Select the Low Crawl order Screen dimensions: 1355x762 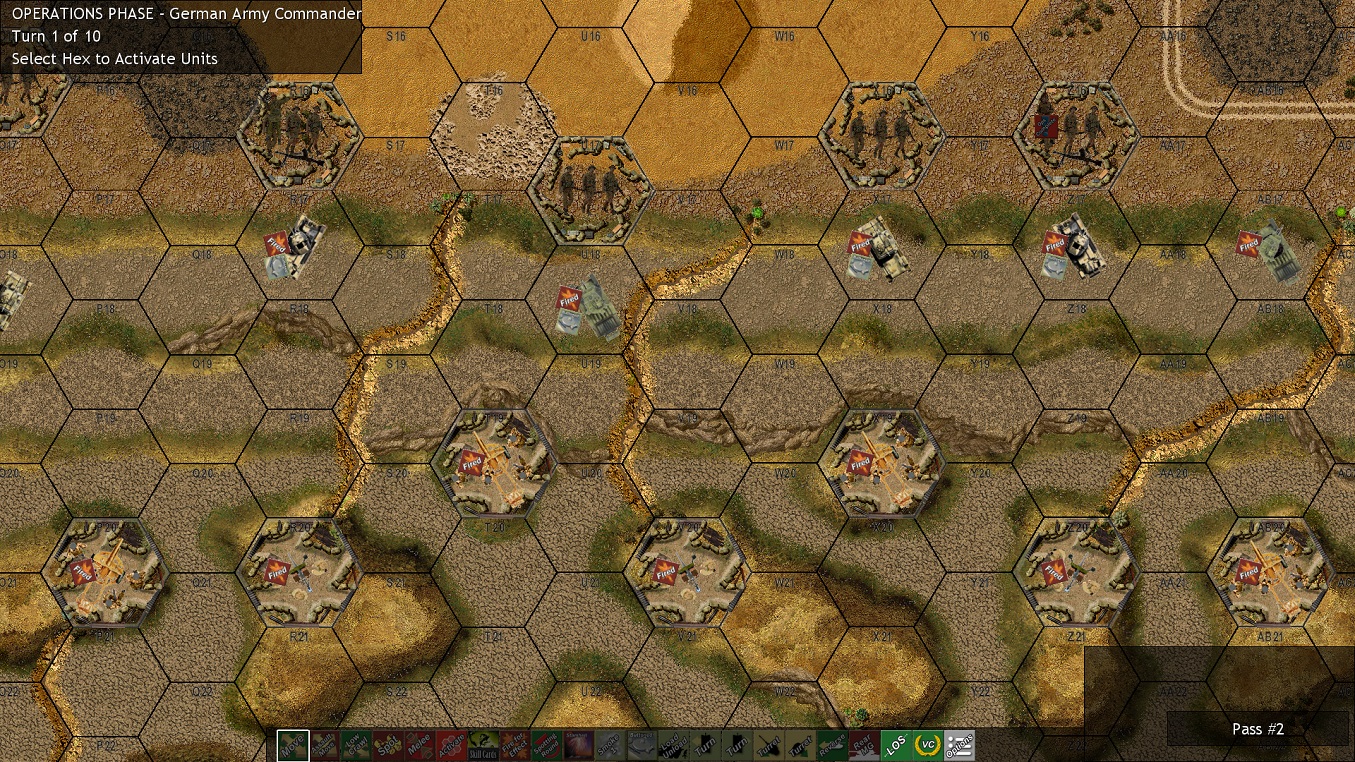coord(356,744)
